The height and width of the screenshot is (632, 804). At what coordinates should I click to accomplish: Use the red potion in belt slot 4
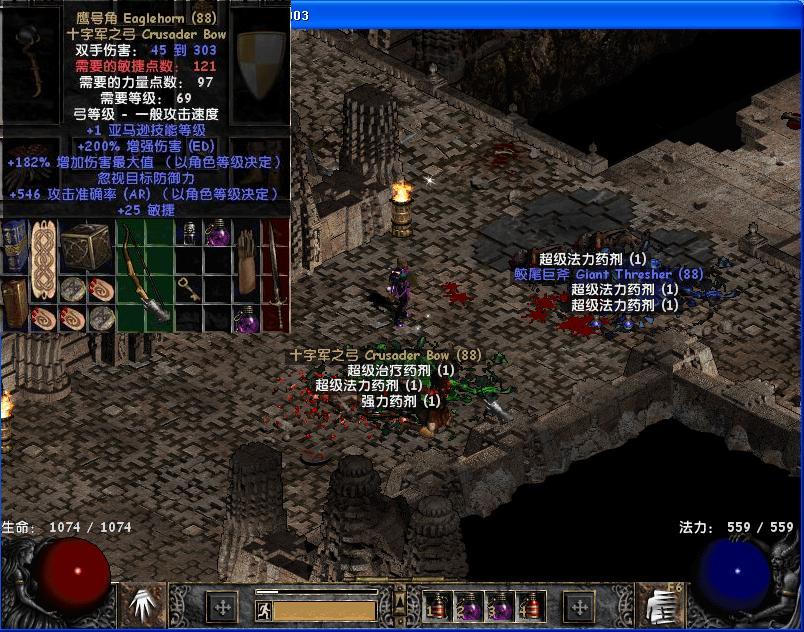click(528, 606)
